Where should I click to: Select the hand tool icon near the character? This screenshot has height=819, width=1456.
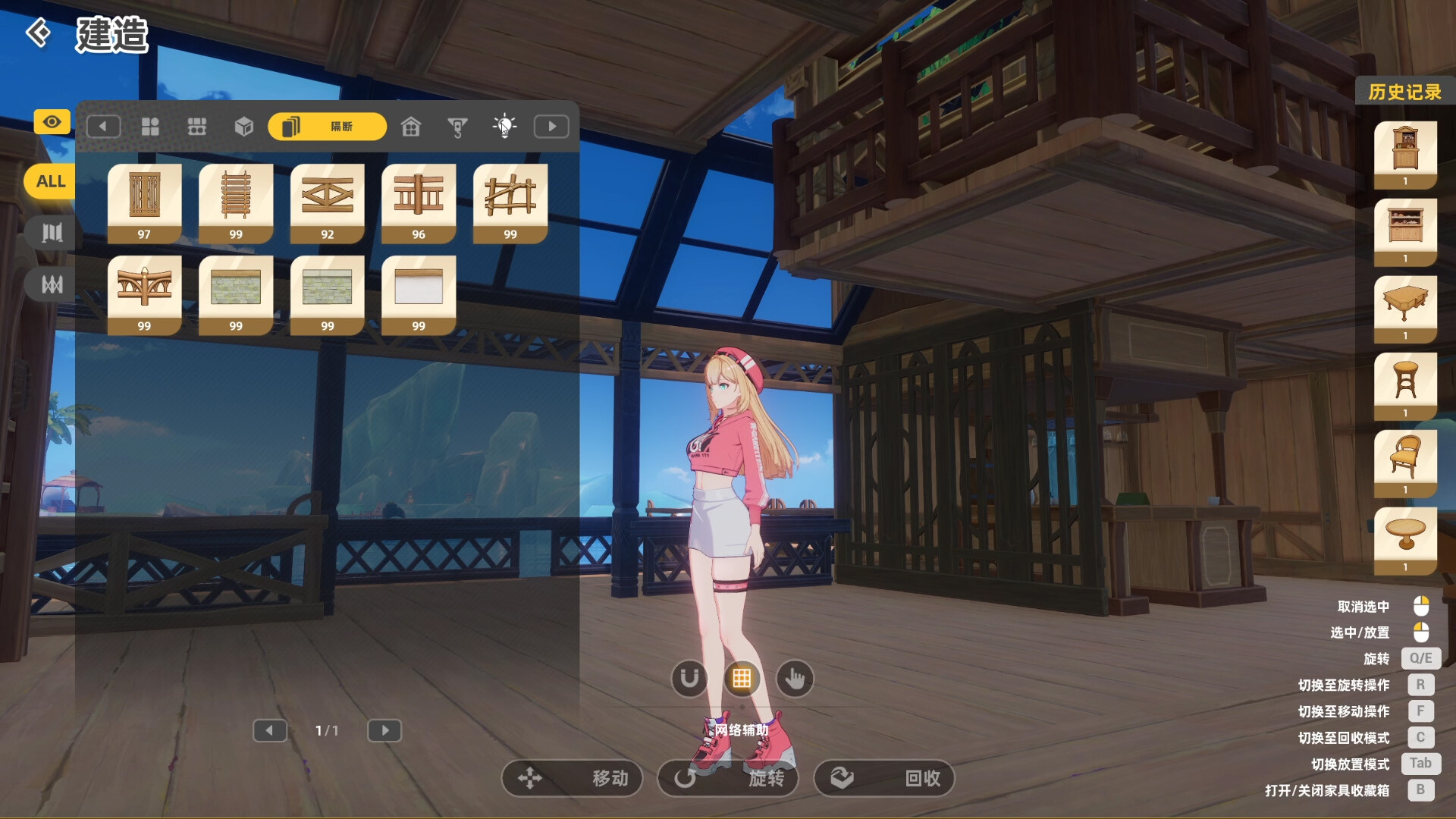coord(794,679)
